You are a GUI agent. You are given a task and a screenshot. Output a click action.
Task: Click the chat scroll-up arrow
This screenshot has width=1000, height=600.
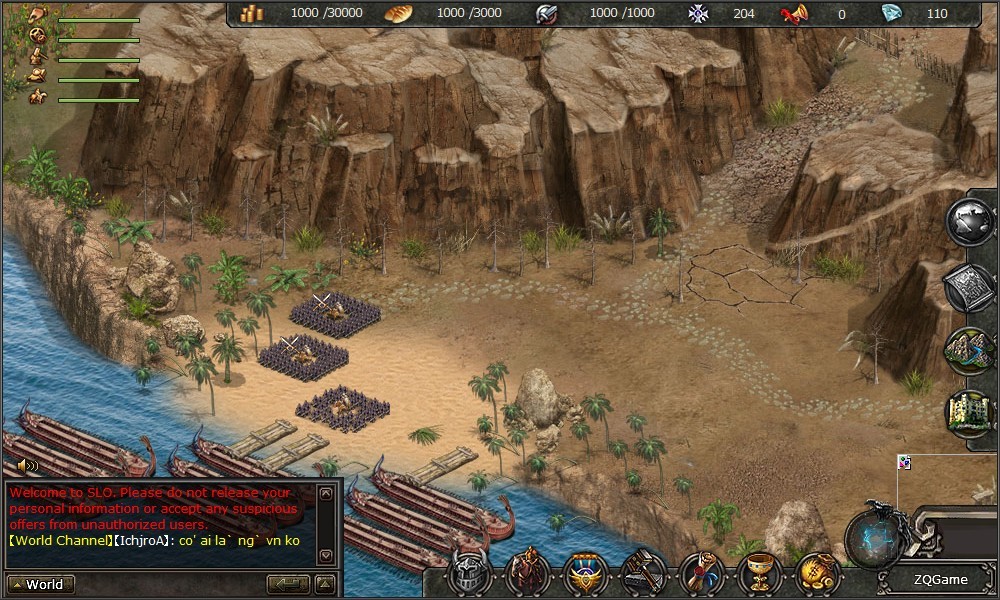click(x=325, y=493)
